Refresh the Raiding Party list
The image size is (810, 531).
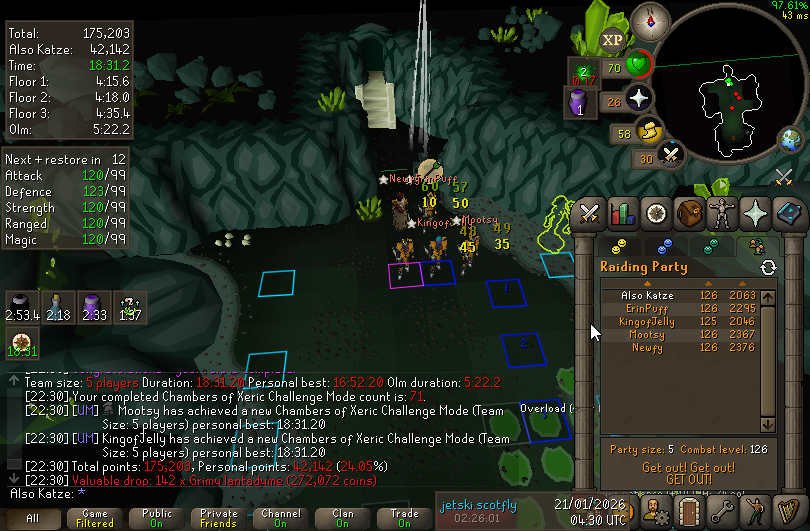point(768,267)
